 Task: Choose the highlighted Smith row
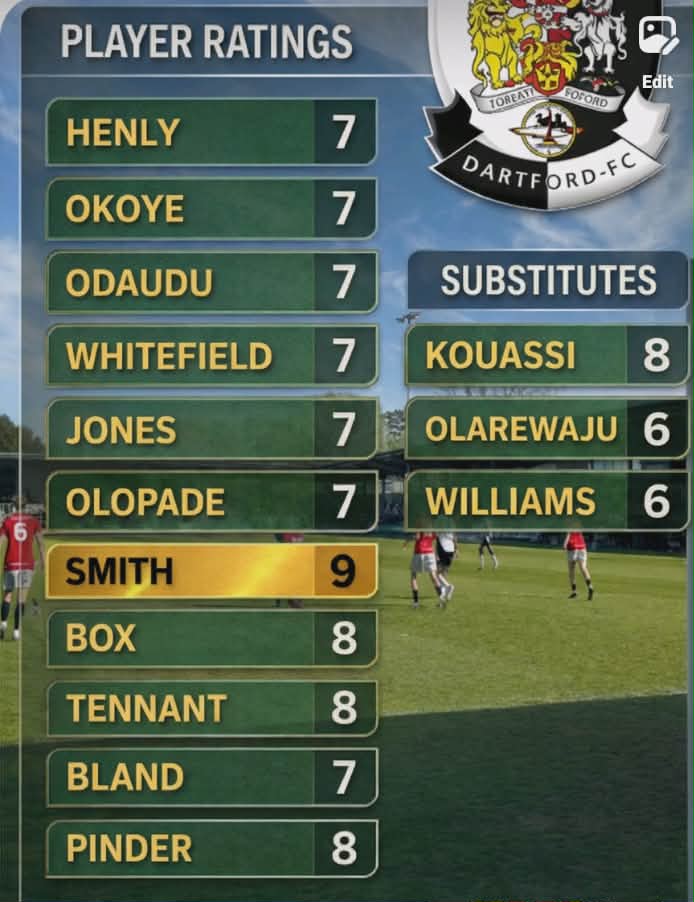pos(211,572)
